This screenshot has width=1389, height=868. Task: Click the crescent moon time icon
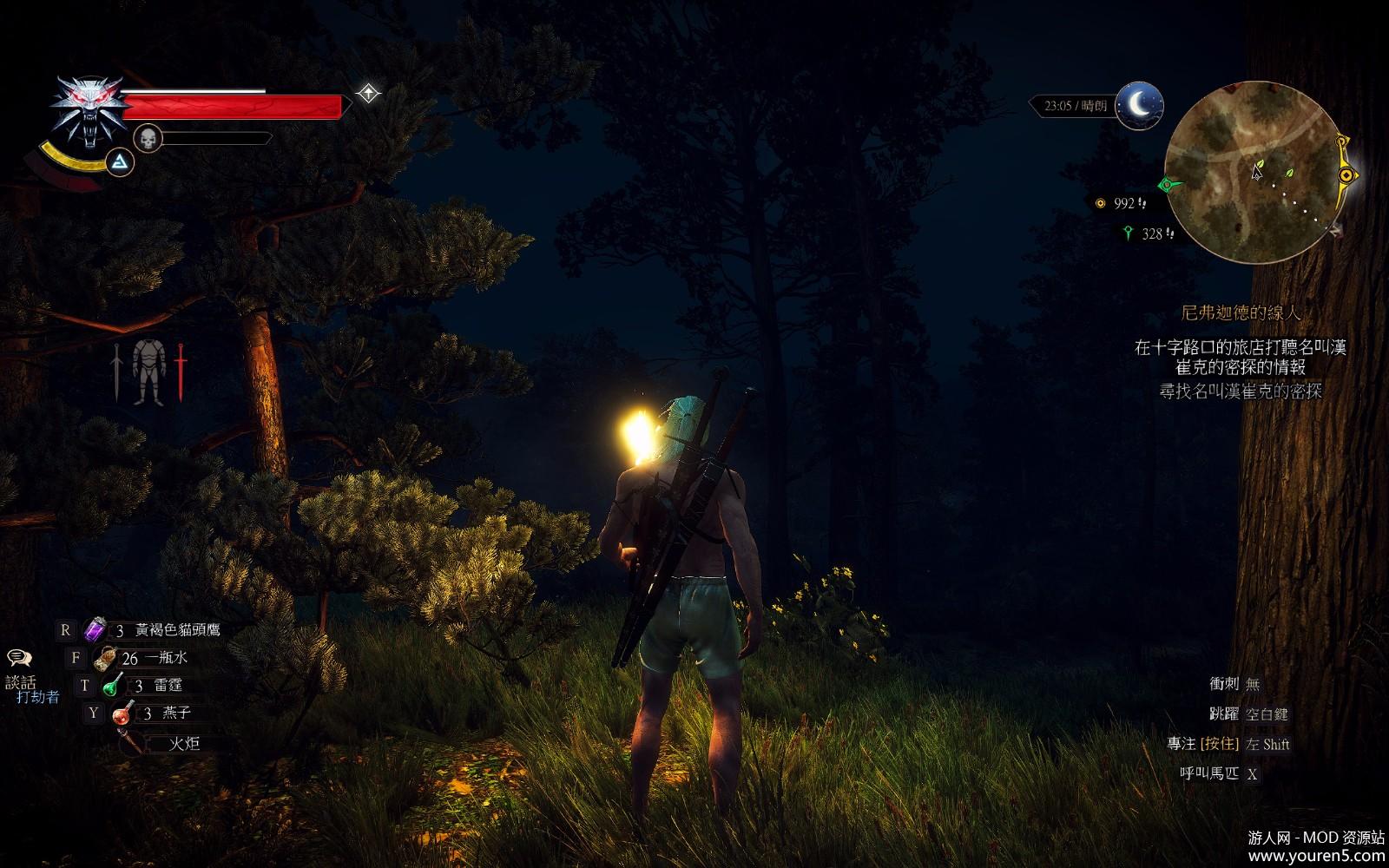tap(1138, 105)
